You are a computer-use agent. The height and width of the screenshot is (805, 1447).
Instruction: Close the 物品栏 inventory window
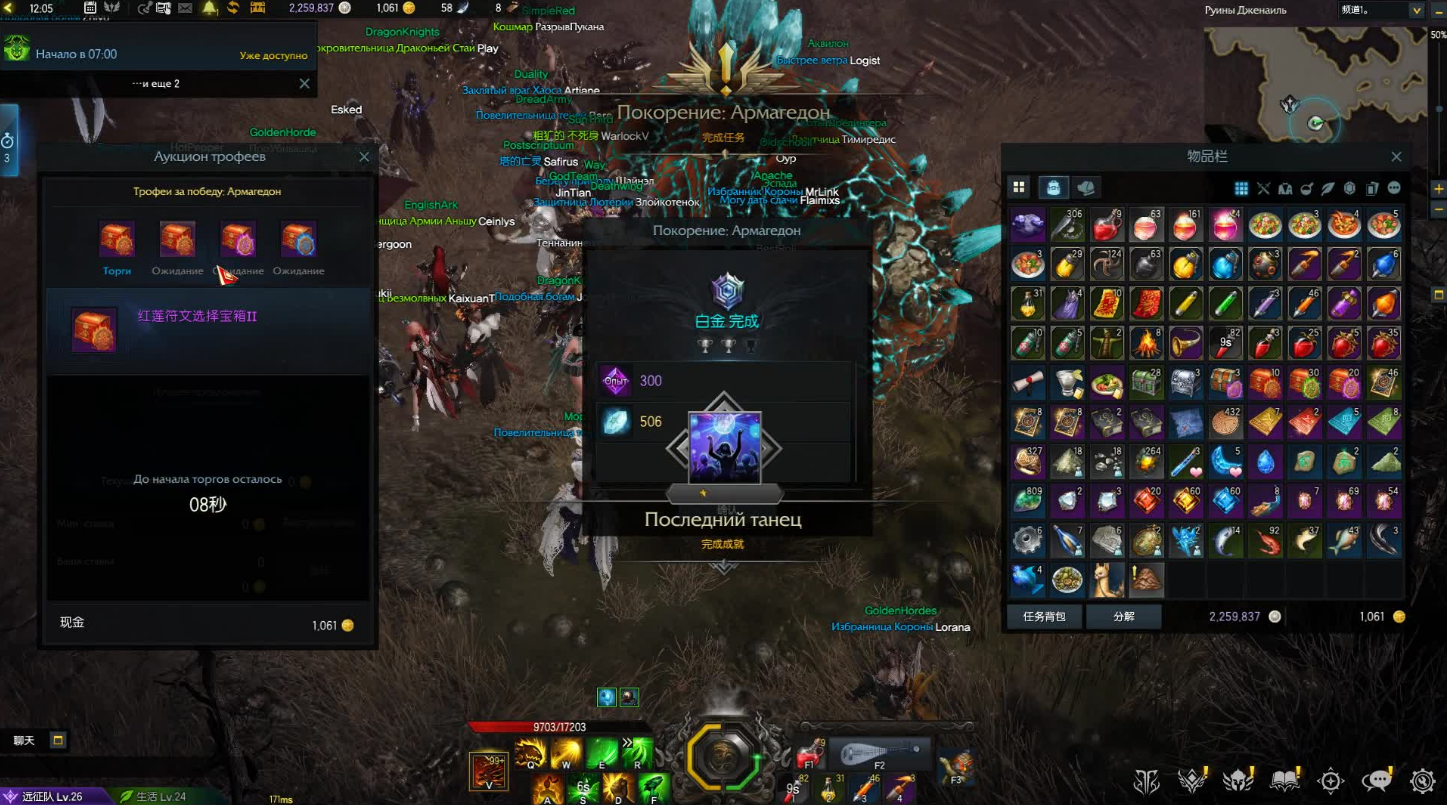pyautogui.click(x=1396, y=157)
